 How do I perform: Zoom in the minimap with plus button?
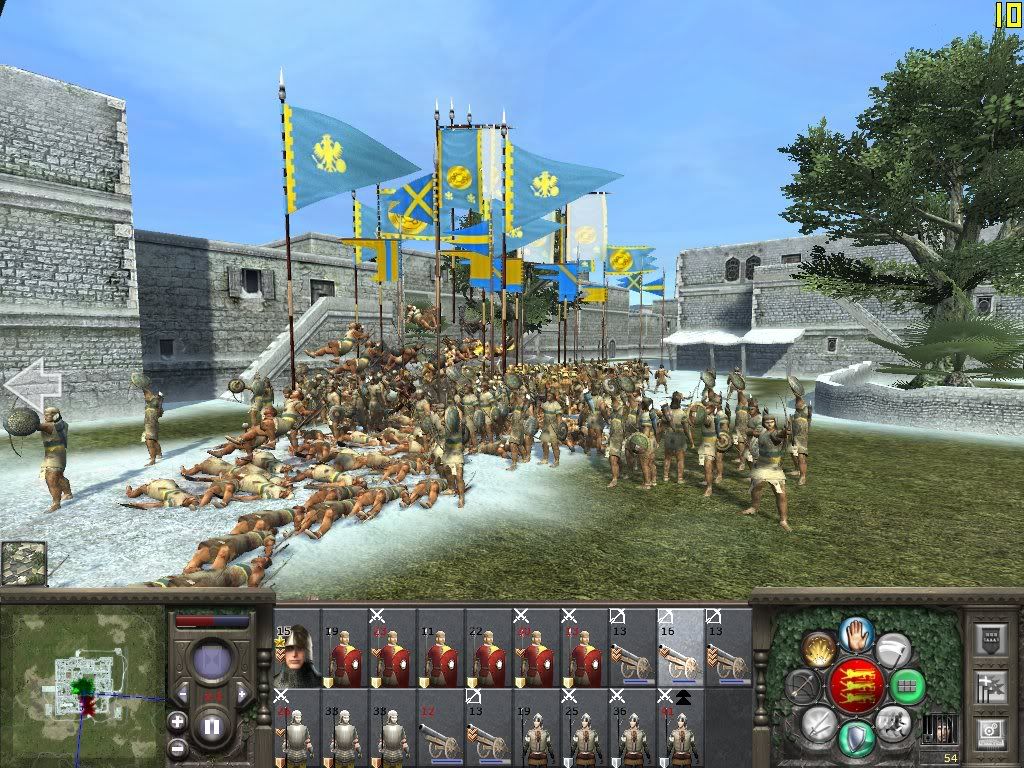click(177, 720)
